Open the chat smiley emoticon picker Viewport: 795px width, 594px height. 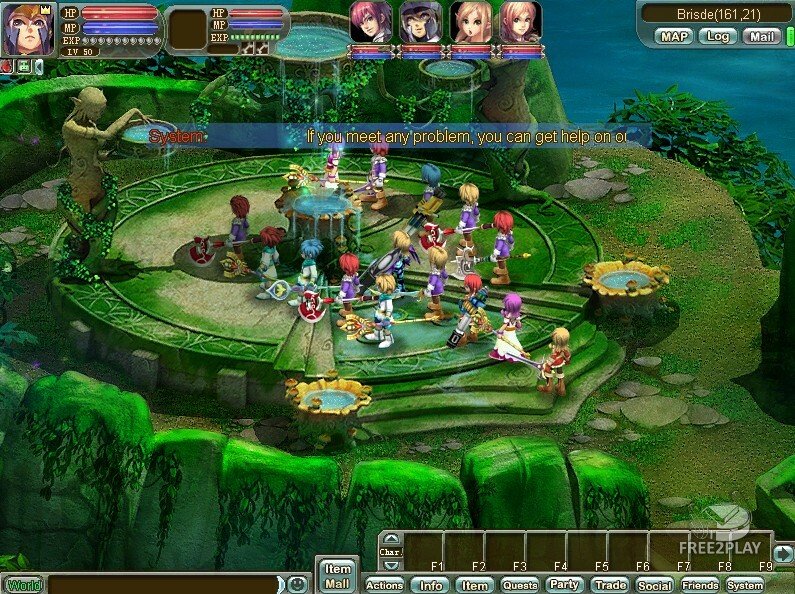click(x=297, y=584)
